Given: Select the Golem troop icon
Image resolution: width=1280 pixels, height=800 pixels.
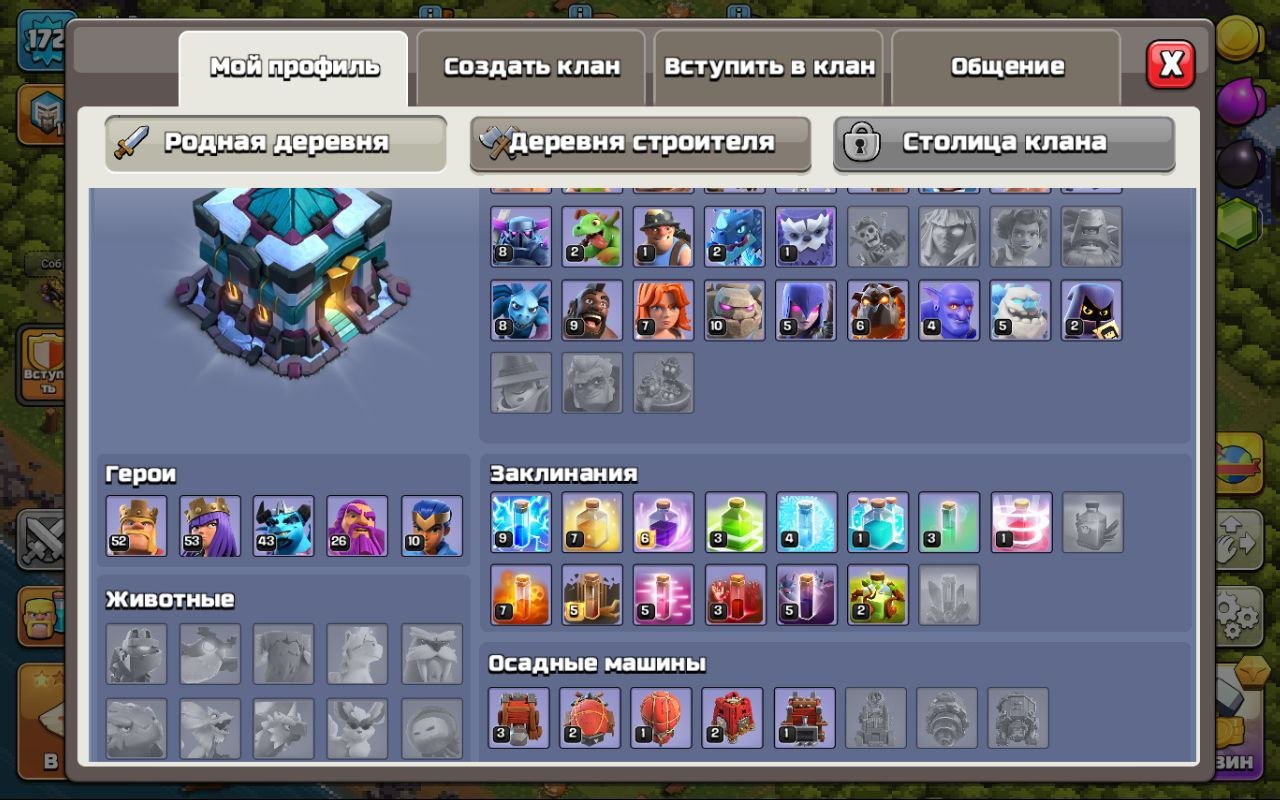Looking at the screenshot, I should tap(735, 308).
